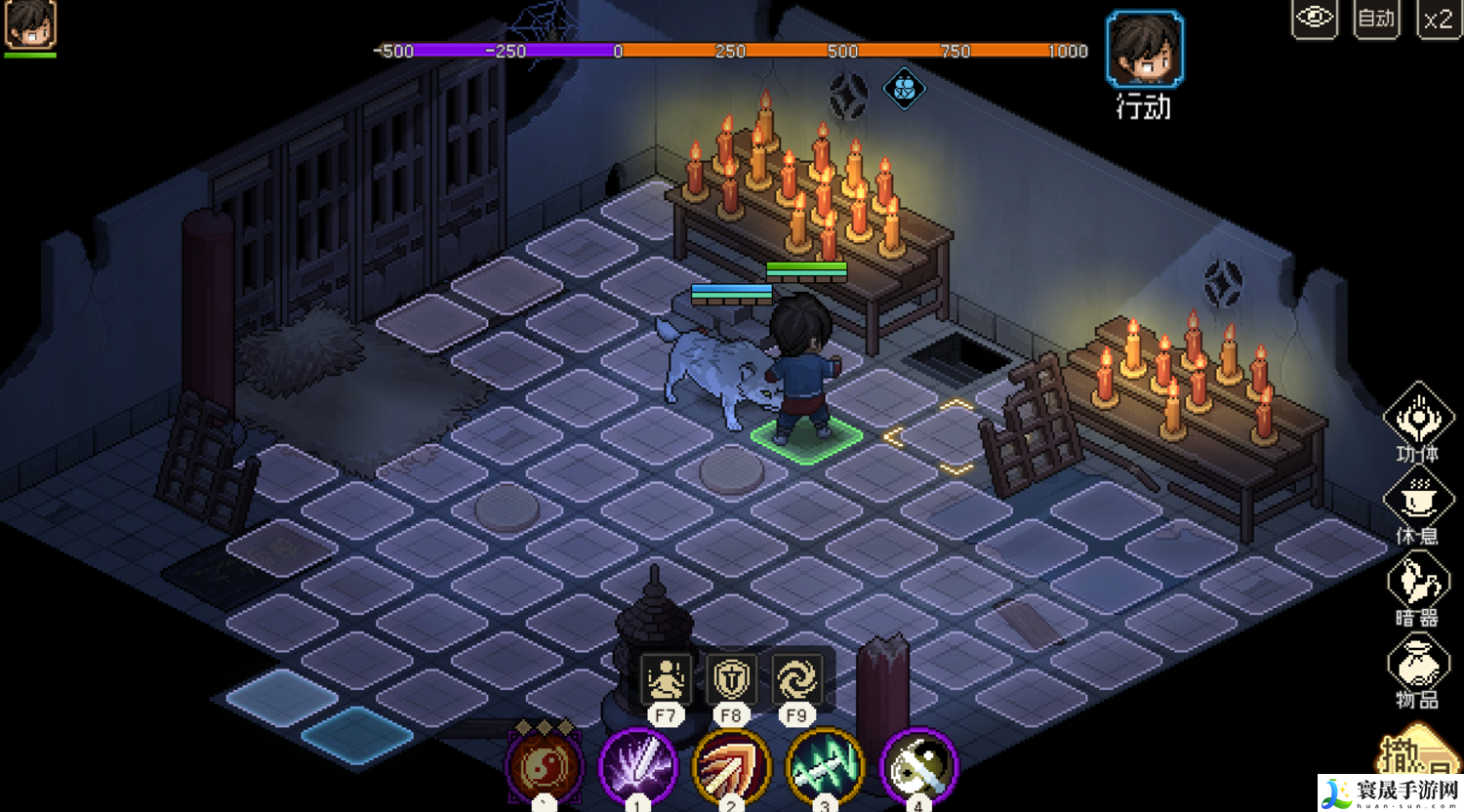Image resolution: width=1464 pixels, height=812 pixels.
Task: Trigger the swirl vortex action
Action: [x=796, y=678]
